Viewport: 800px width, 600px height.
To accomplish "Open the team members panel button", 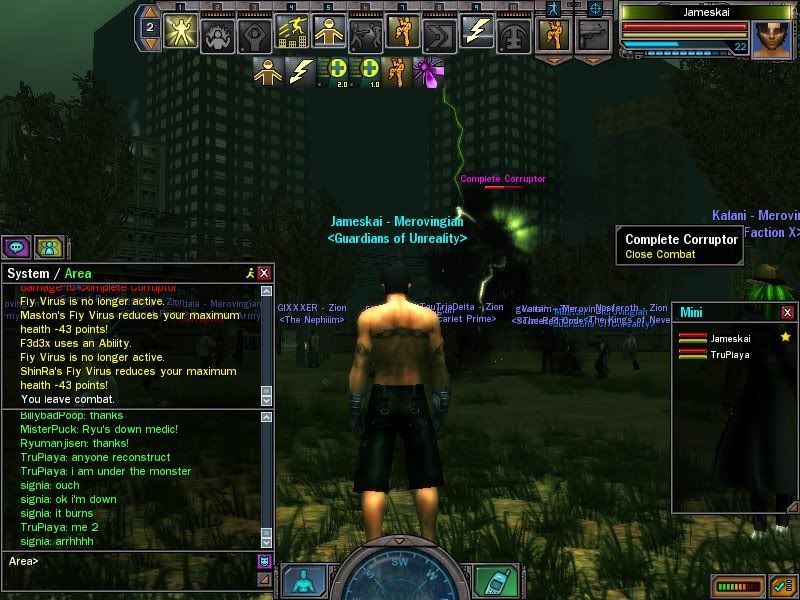I will point(47,247).
